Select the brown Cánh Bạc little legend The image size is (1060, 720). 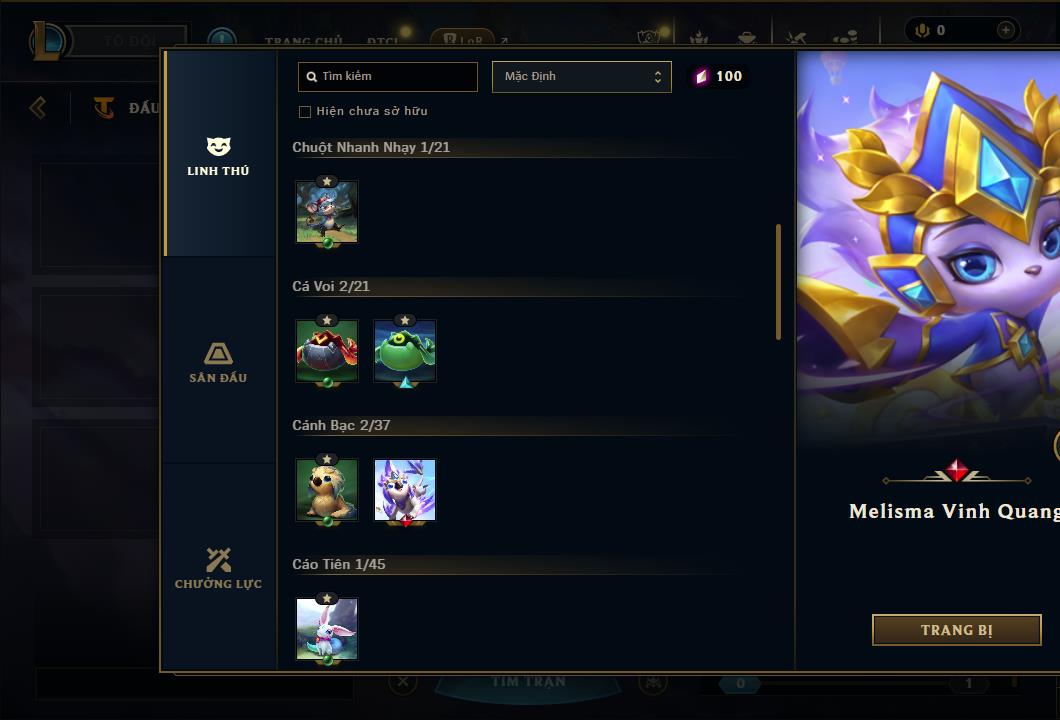[x=327, y=490]
